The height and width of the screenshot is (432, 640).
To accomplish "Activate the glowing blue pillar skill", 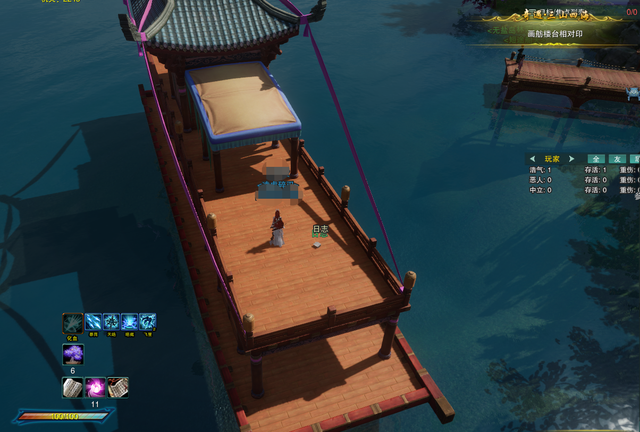I will tap(129, 322).
